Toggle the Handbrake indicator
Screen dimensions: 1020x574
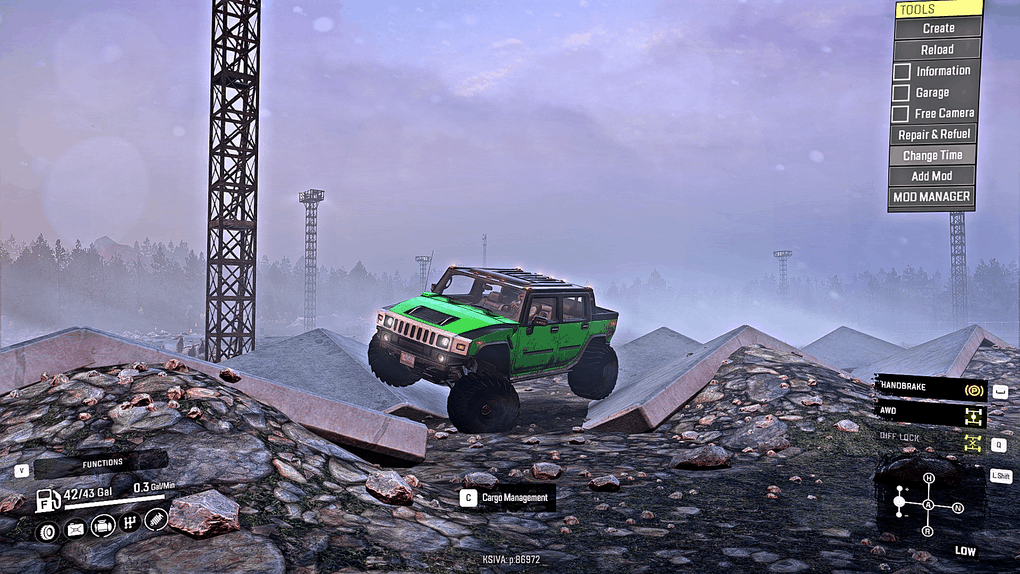[930, 388]
